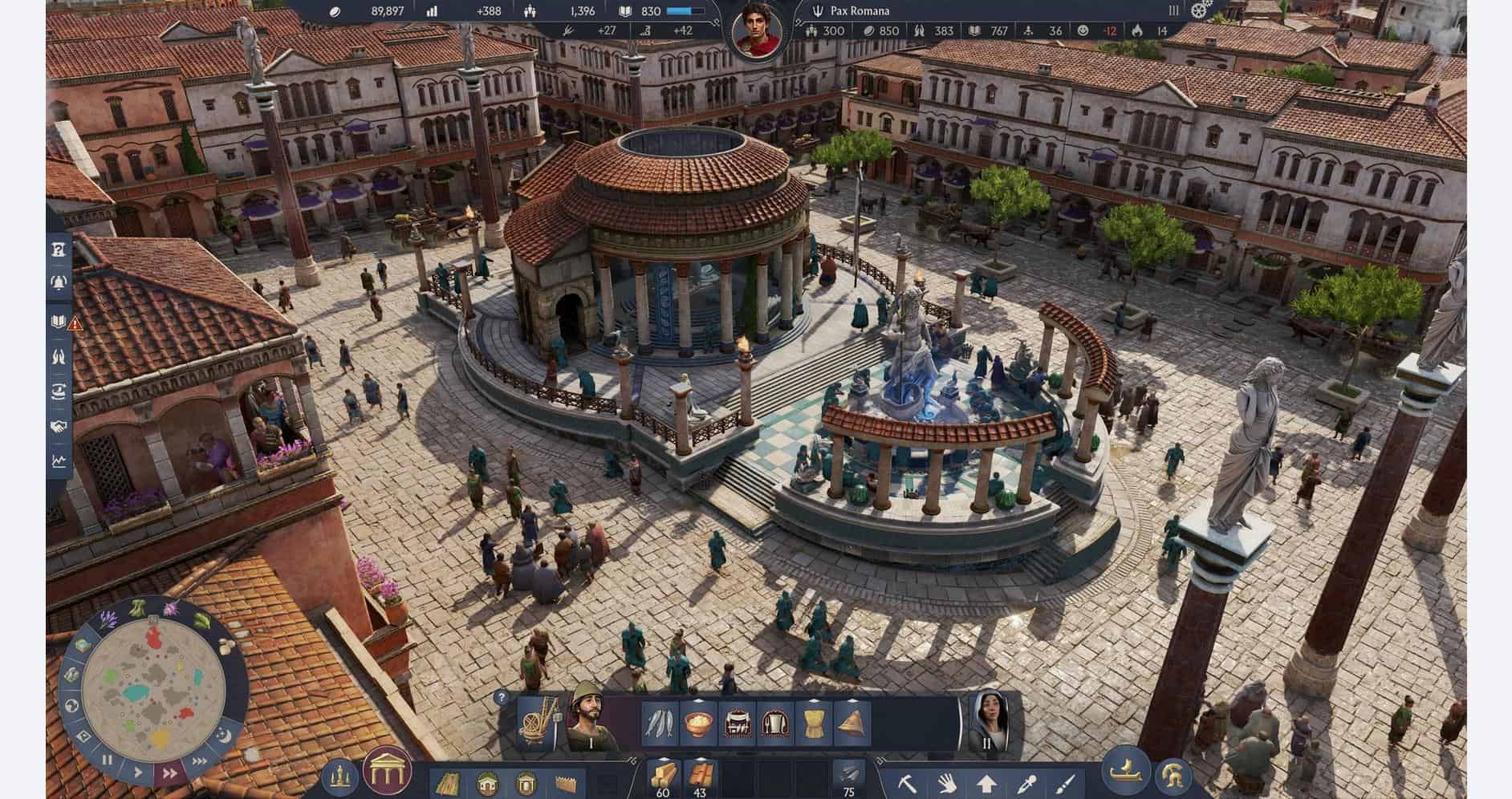This screenshot has height=799, width=1512.
Task: Open the ship trade routes button
Action: [1125, 774]
